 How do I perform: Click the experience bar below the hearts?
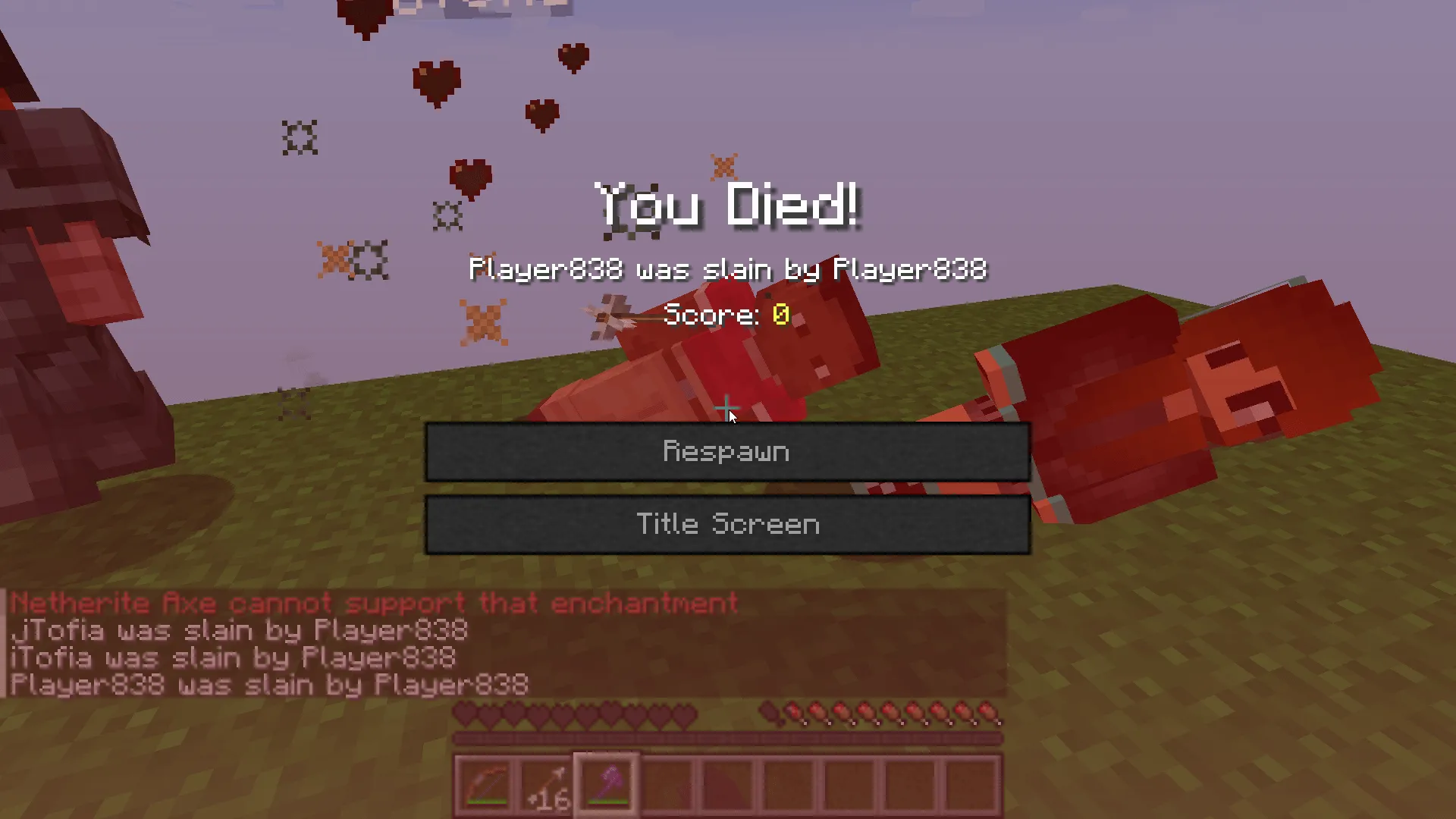coord(726,736)
